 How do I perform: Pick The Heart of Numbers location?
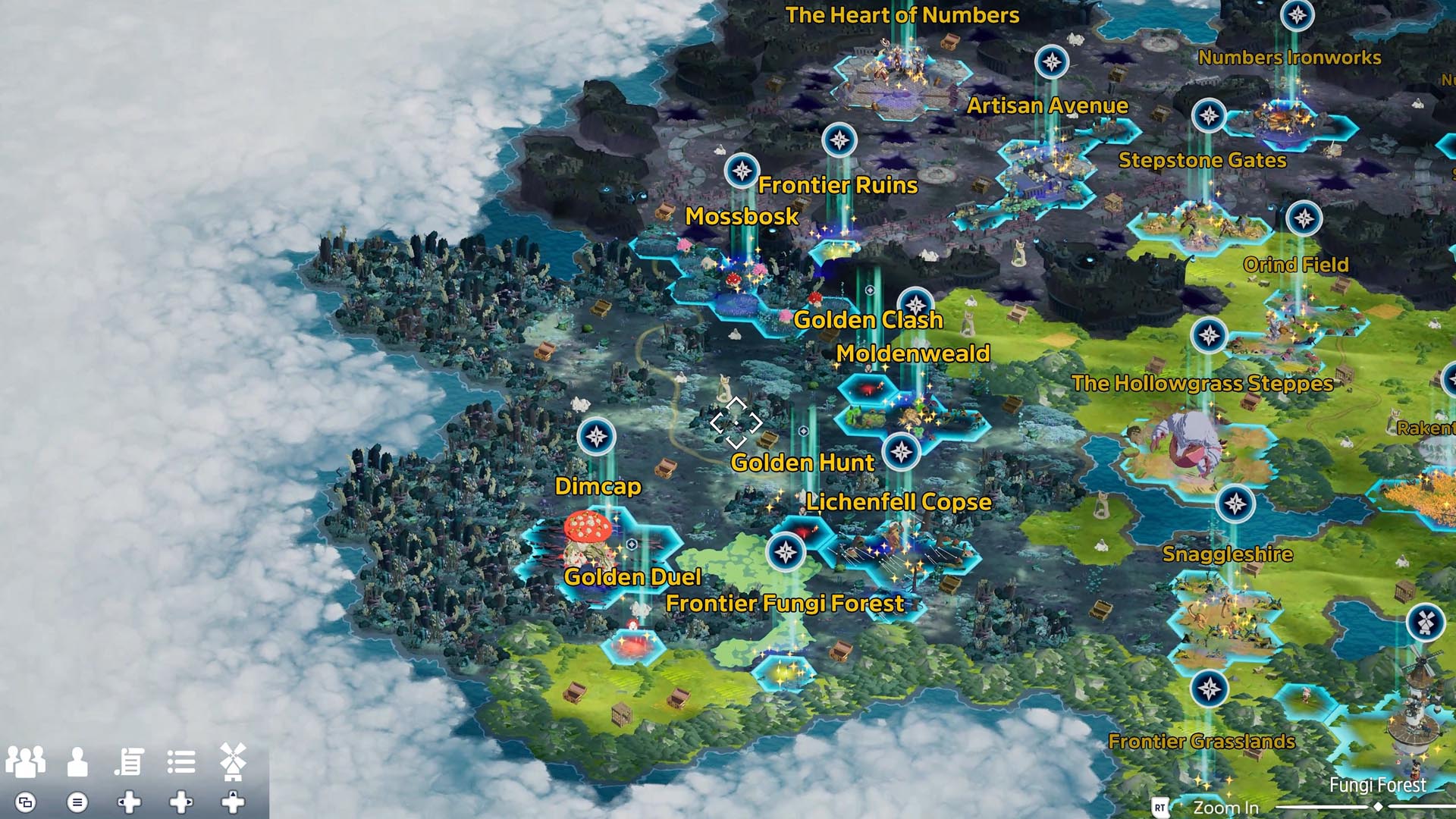(x=902, y=15)
